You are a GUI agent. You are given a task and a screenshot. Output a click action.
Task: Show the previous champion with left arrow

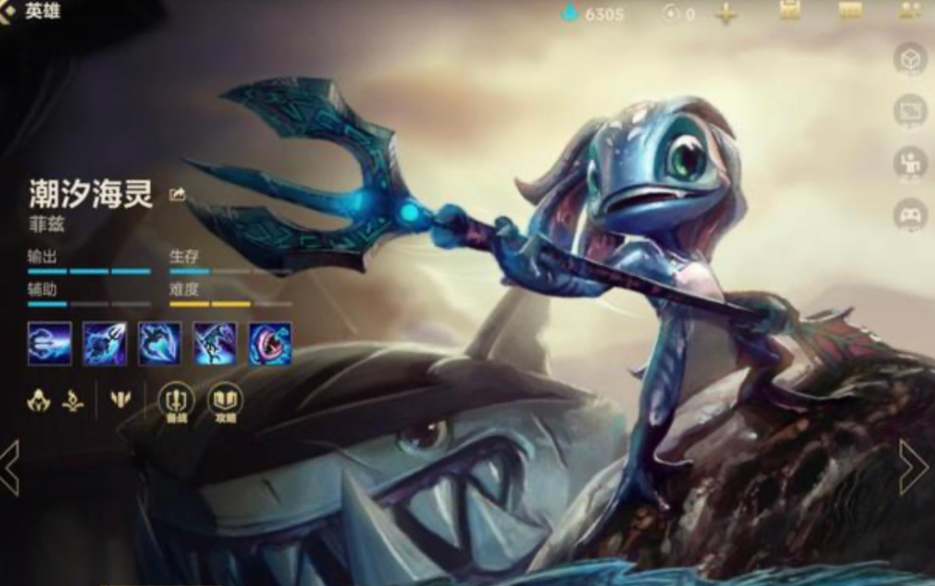tap(10, 467)
